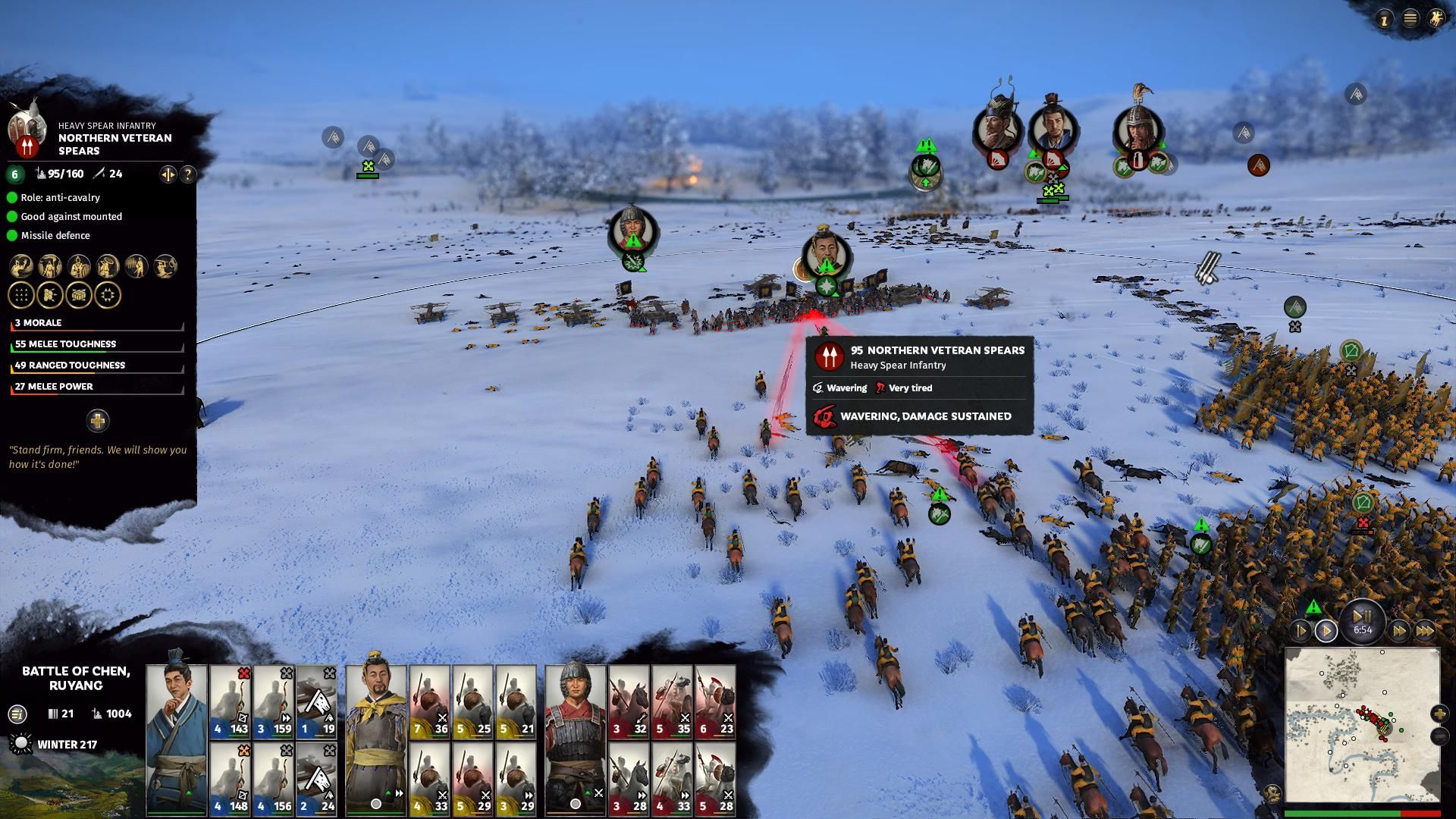Activate triple fast-forward speed

[x=1425, y=631]
